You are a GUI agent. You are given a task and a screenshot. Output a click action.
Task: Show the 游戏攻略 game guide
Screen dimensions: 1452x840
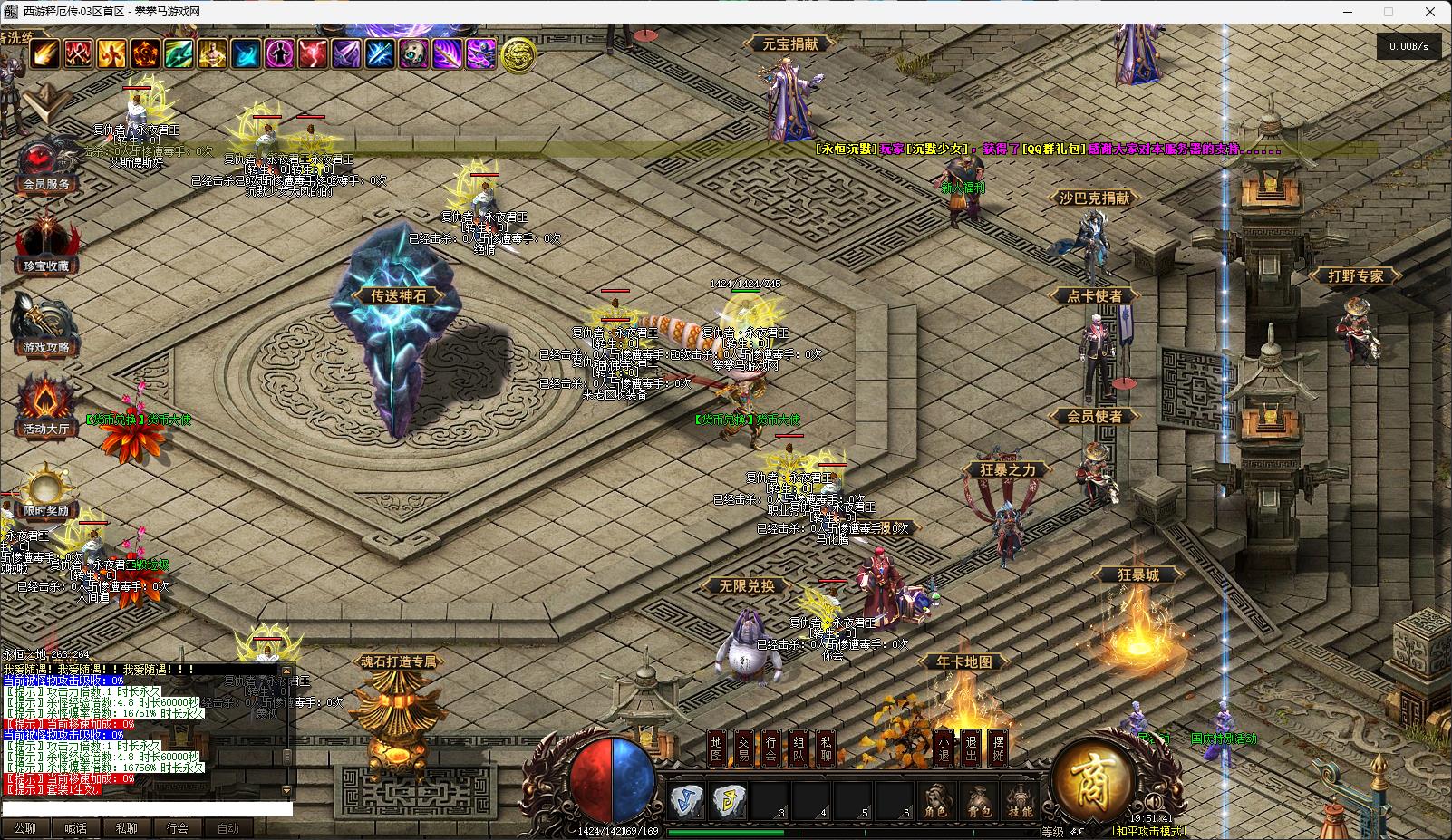coord(45,328)
